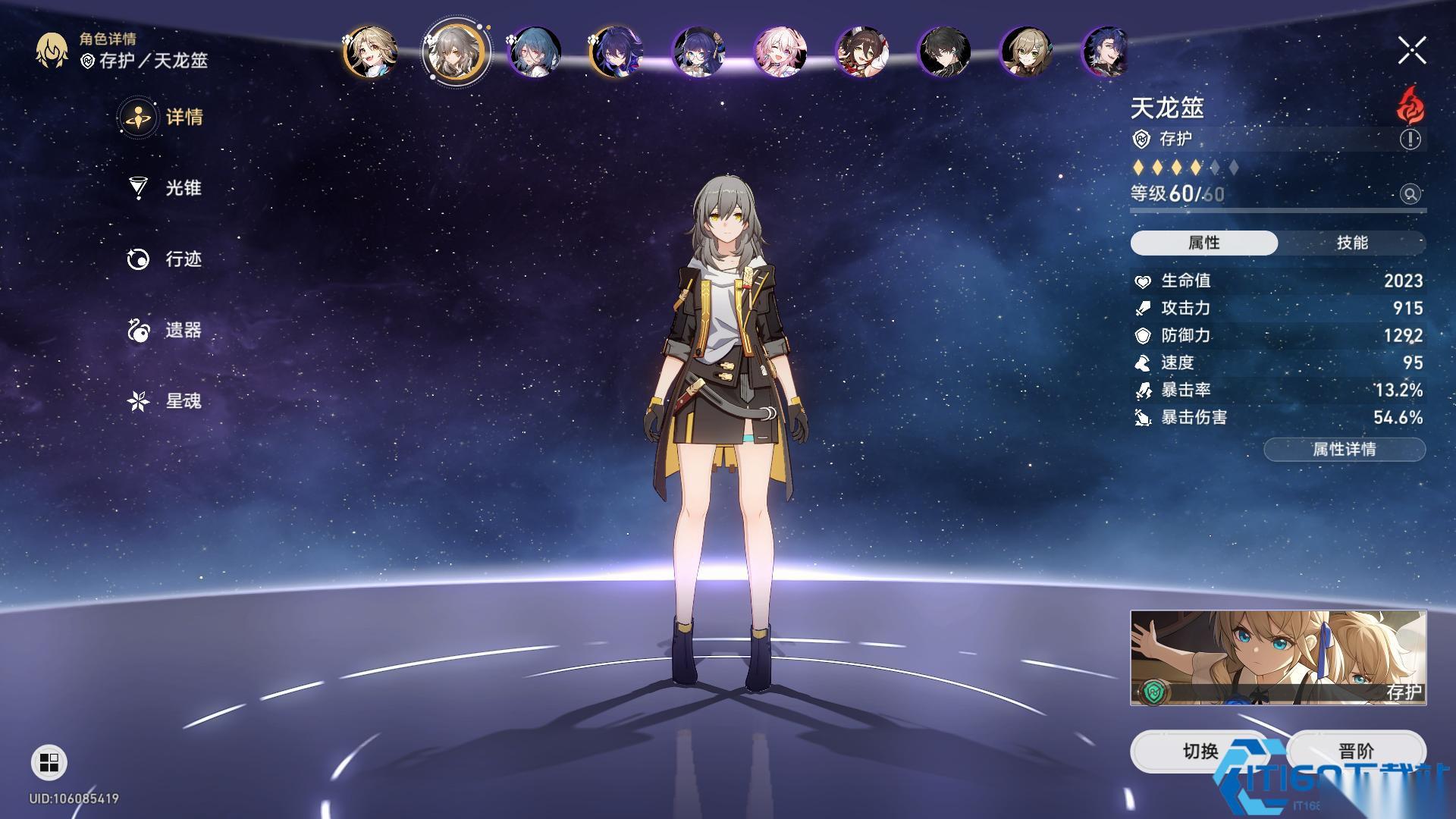
Task: Click the level preview magnifier icon
Action: tap(1410, 194)
